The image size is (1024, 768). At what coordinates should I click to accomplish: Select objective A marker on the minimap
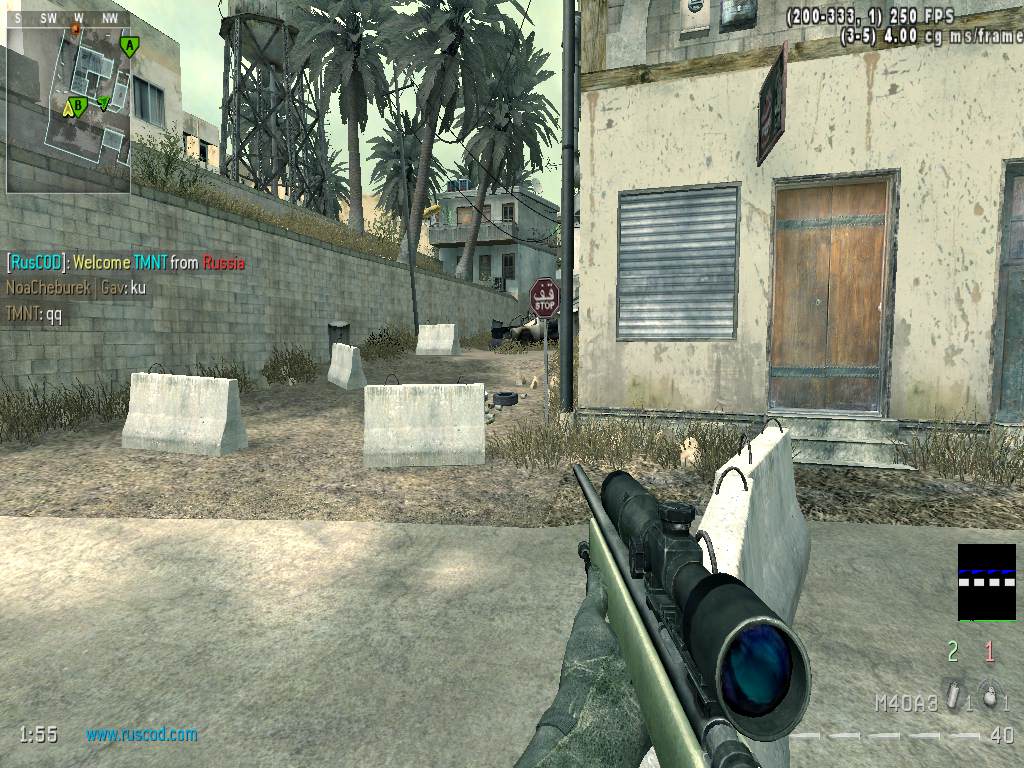[129, 45]
